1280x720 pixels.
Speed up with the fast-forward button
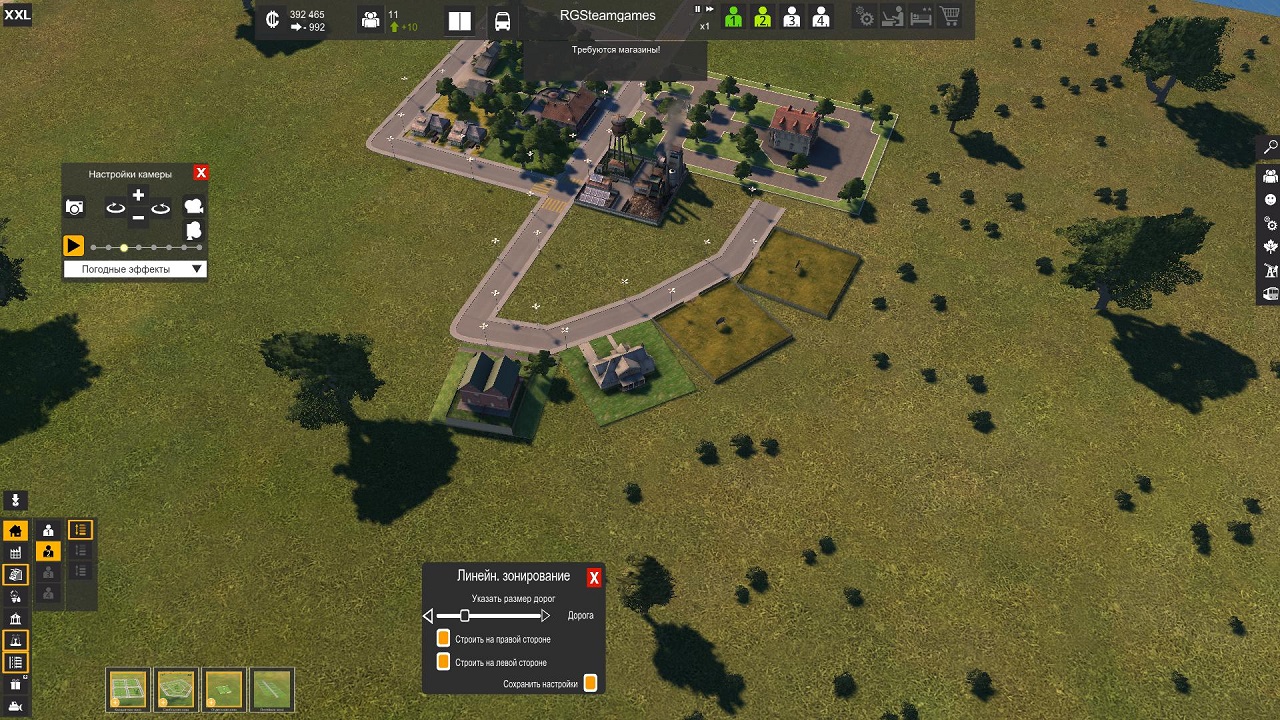pos(710,9)
